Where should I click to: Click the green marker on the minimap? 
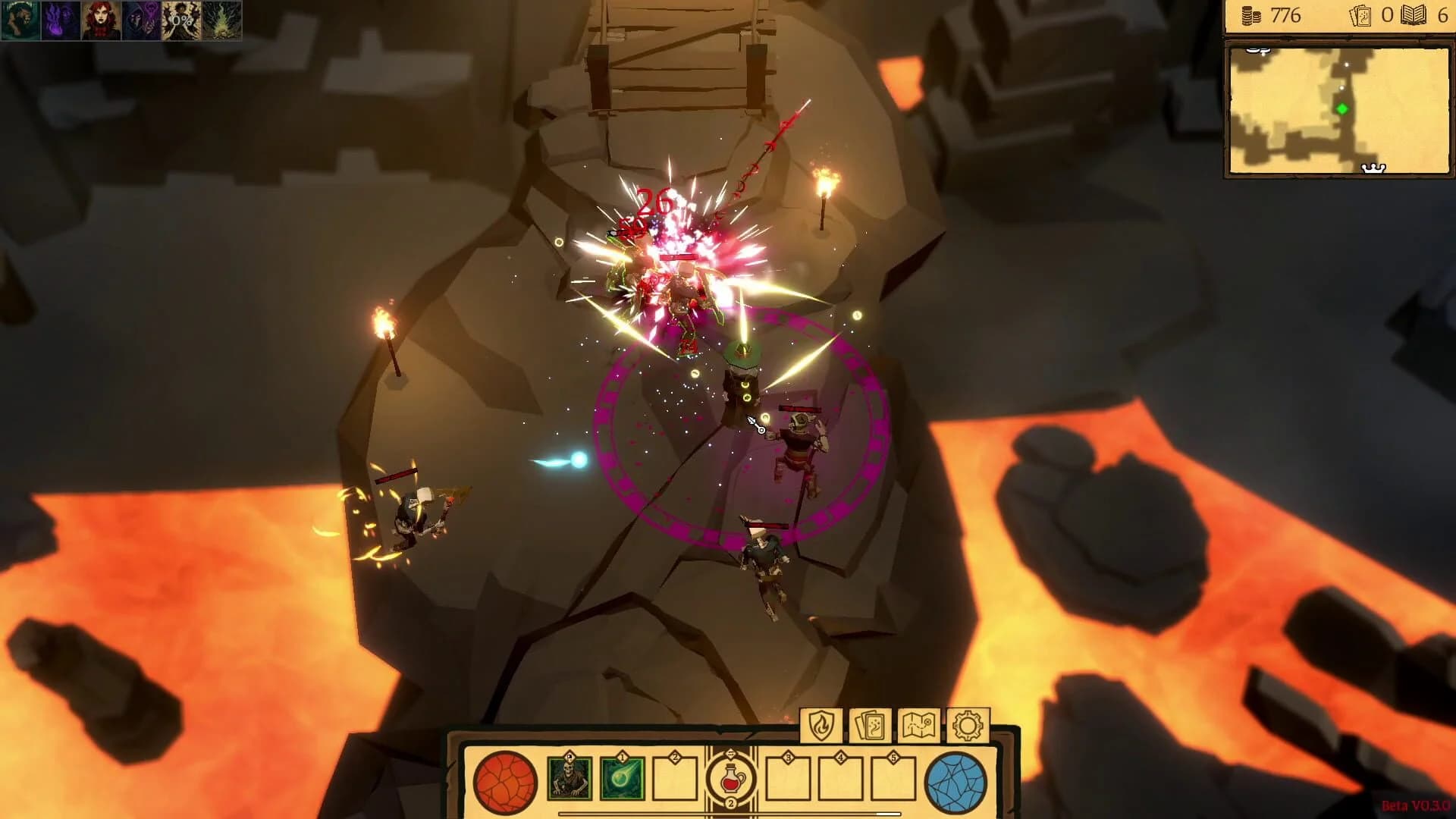[x=1340, y=108]
